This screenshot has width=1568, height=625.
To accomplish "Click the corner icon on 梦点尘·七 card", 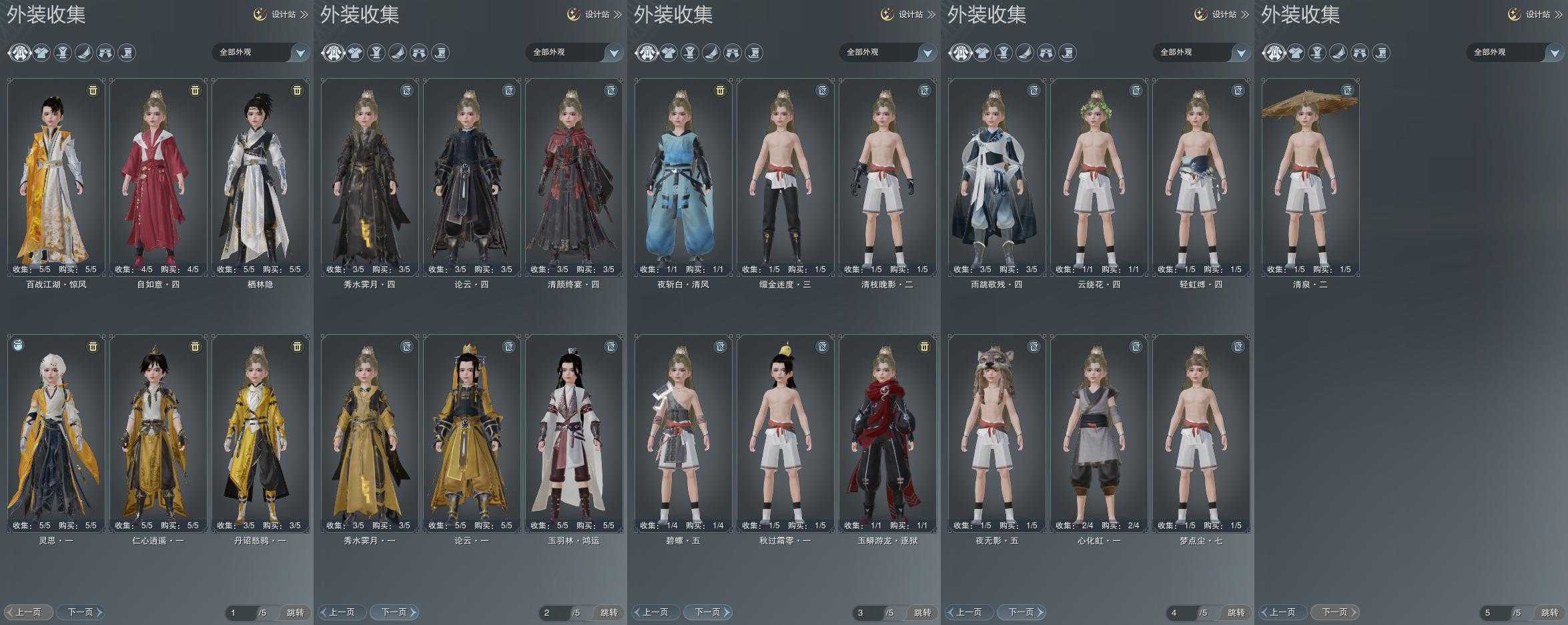I will (1238, 347).
